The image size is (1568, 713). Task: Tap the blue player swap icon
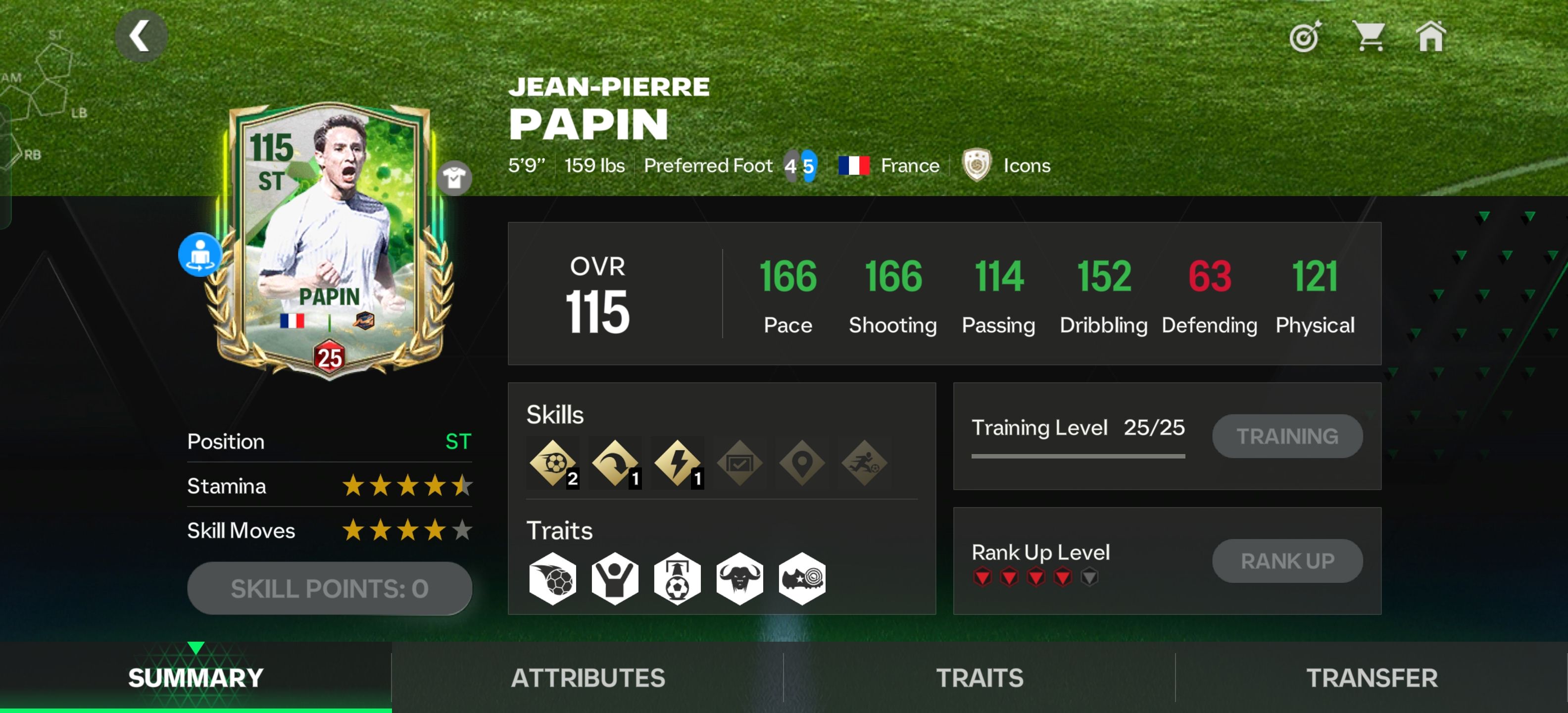click(x=199, y=255)
